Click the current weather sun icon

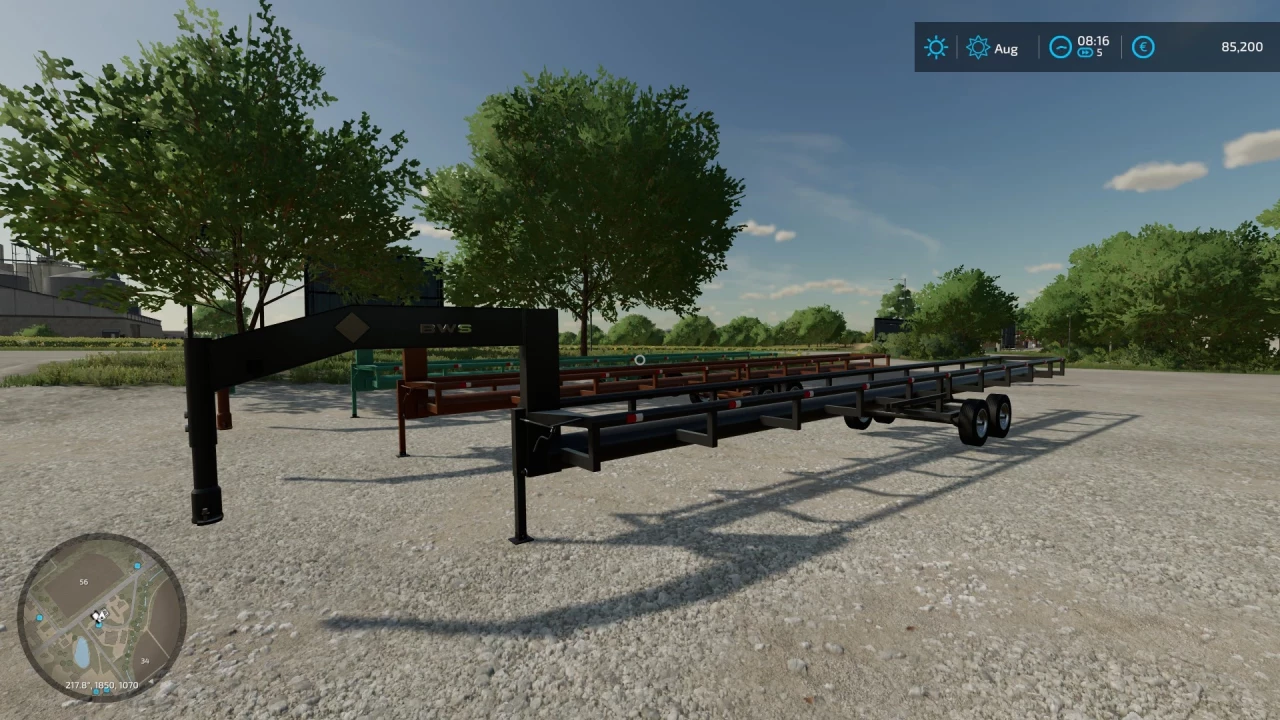935,47
